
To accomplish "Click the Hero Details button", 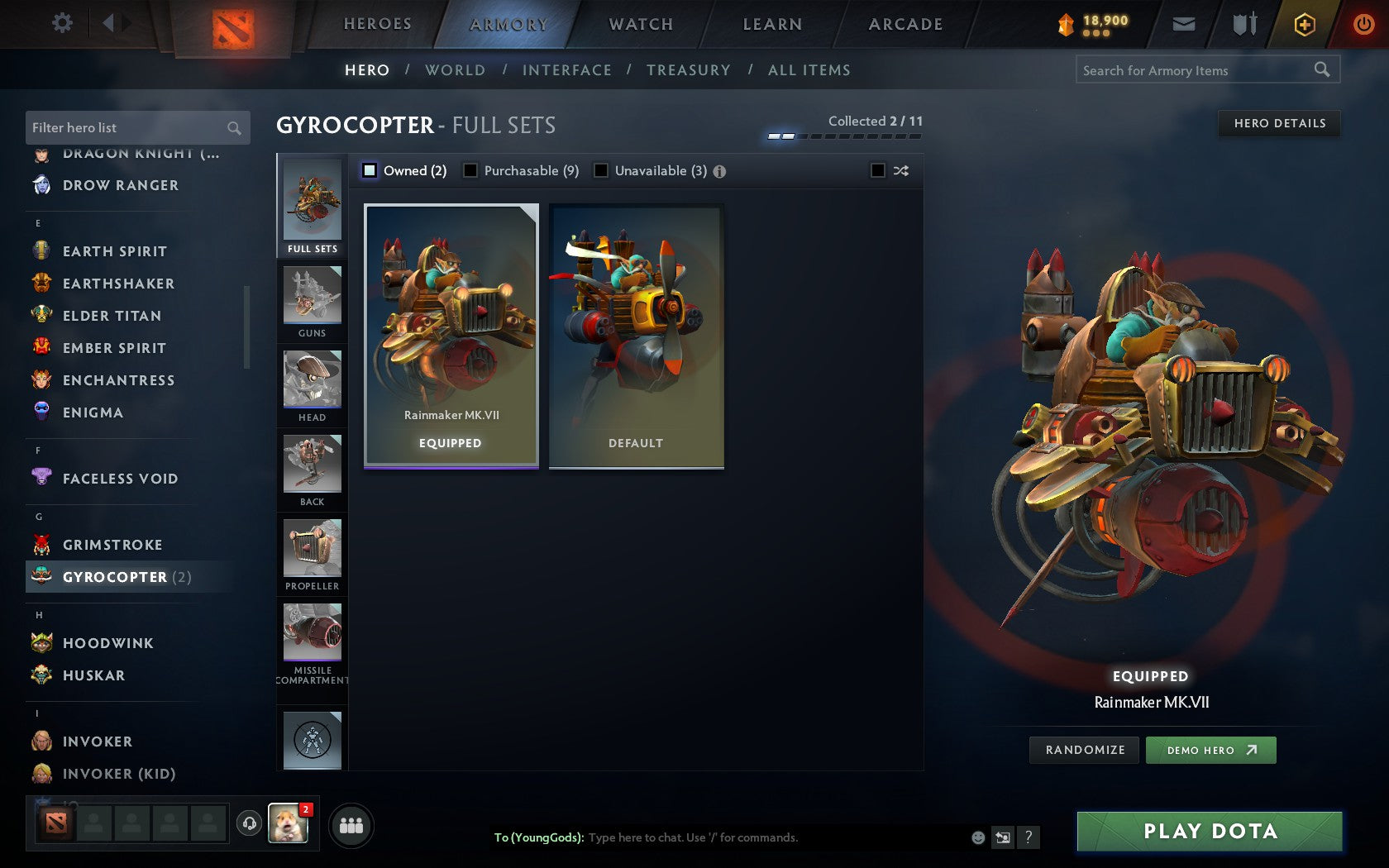I will click(1278, 123).
